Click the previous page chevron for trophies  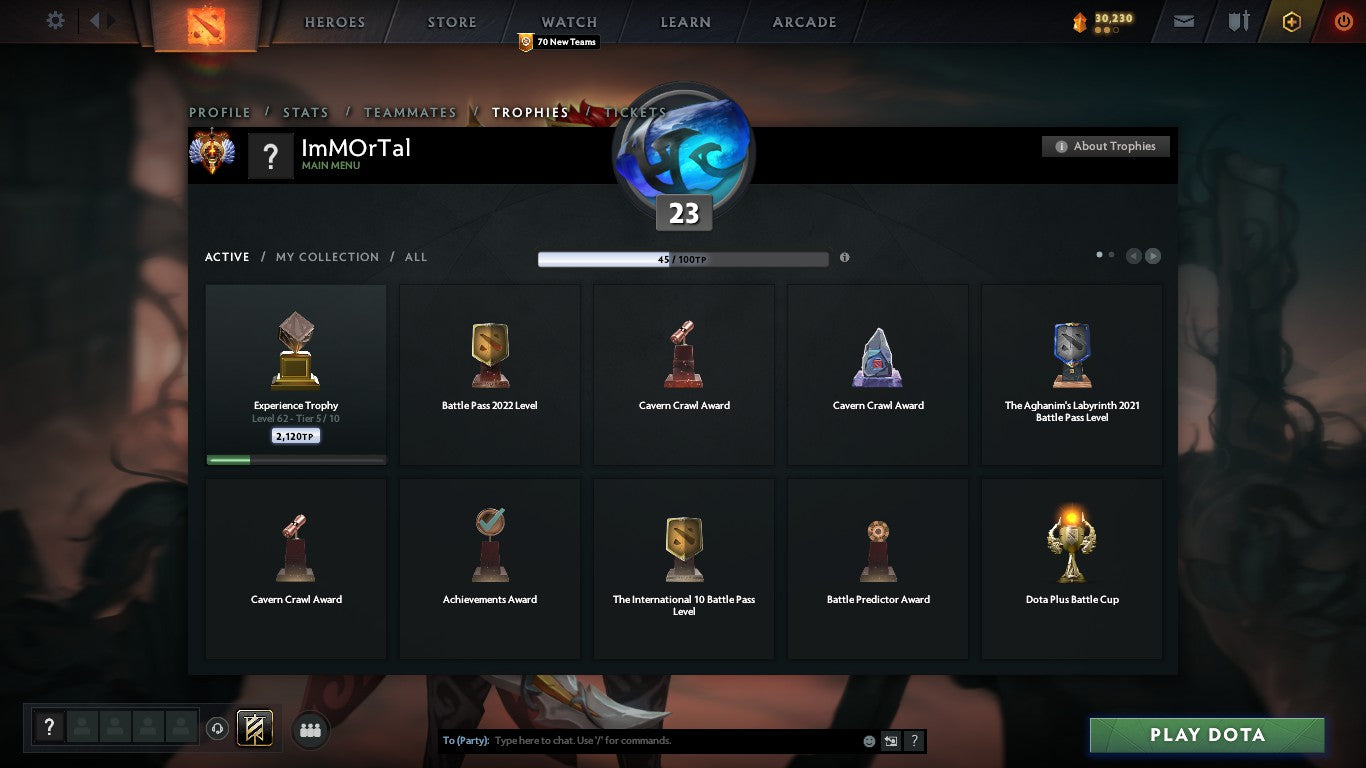point(1132,256)
